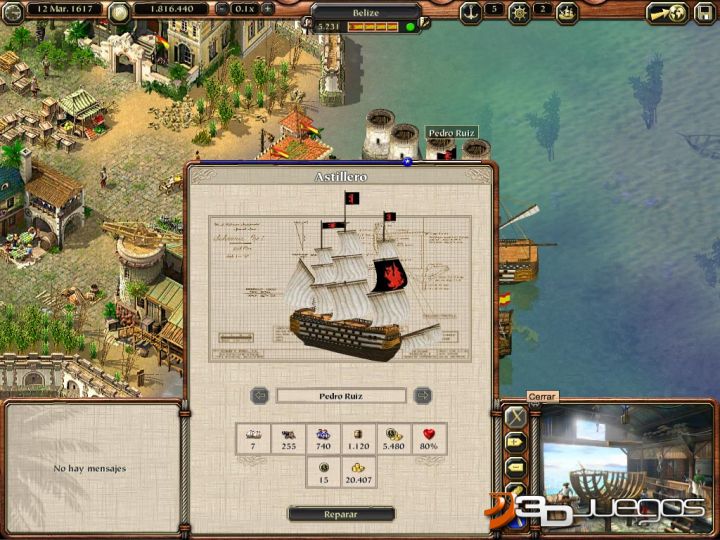The image size is (720, 540).
Task: Select the Pedro Ruiz ship label on map
Action: [452, 132]
